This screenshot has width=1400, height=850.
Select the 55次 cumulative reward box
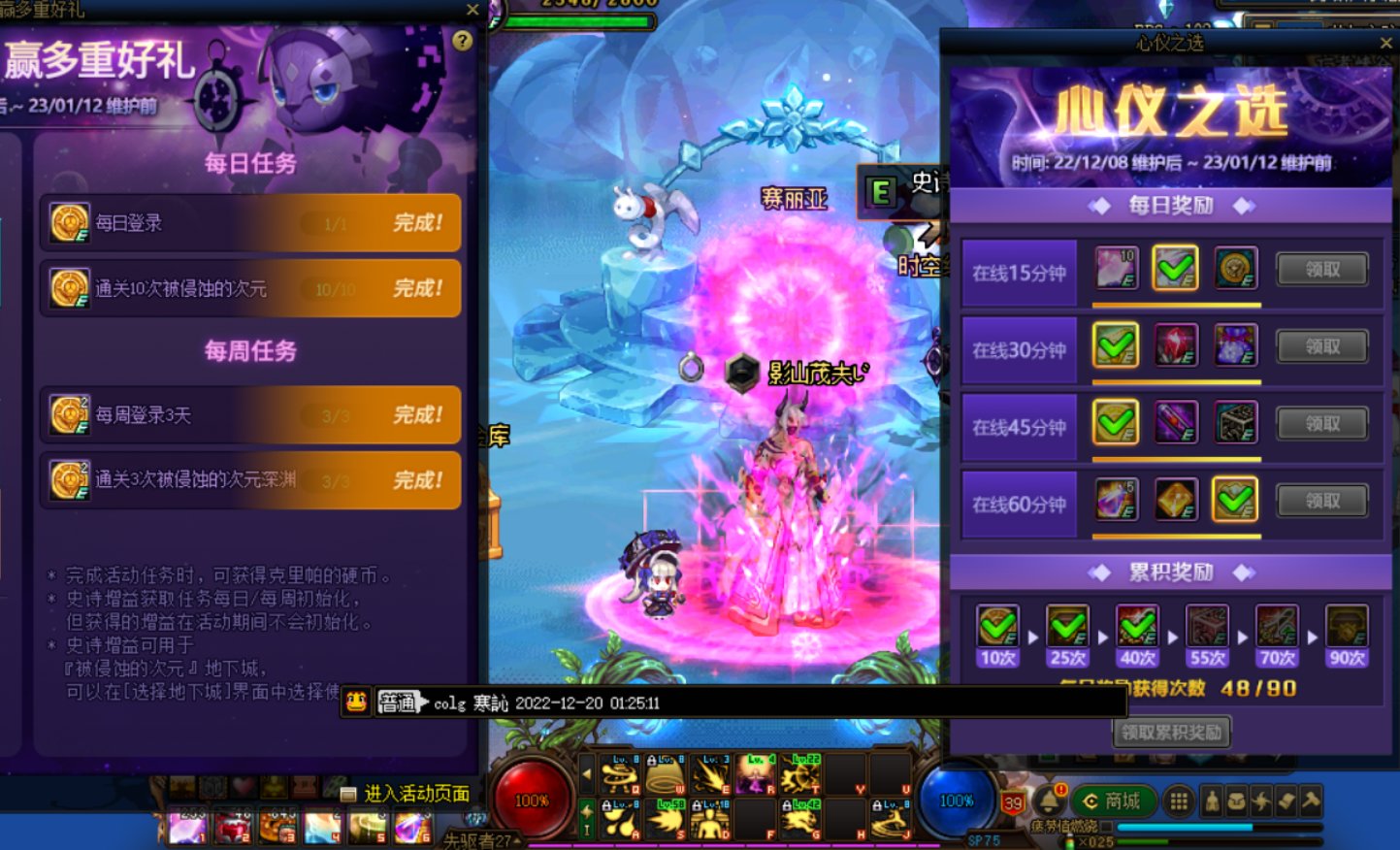click(x=1207, y=626)
